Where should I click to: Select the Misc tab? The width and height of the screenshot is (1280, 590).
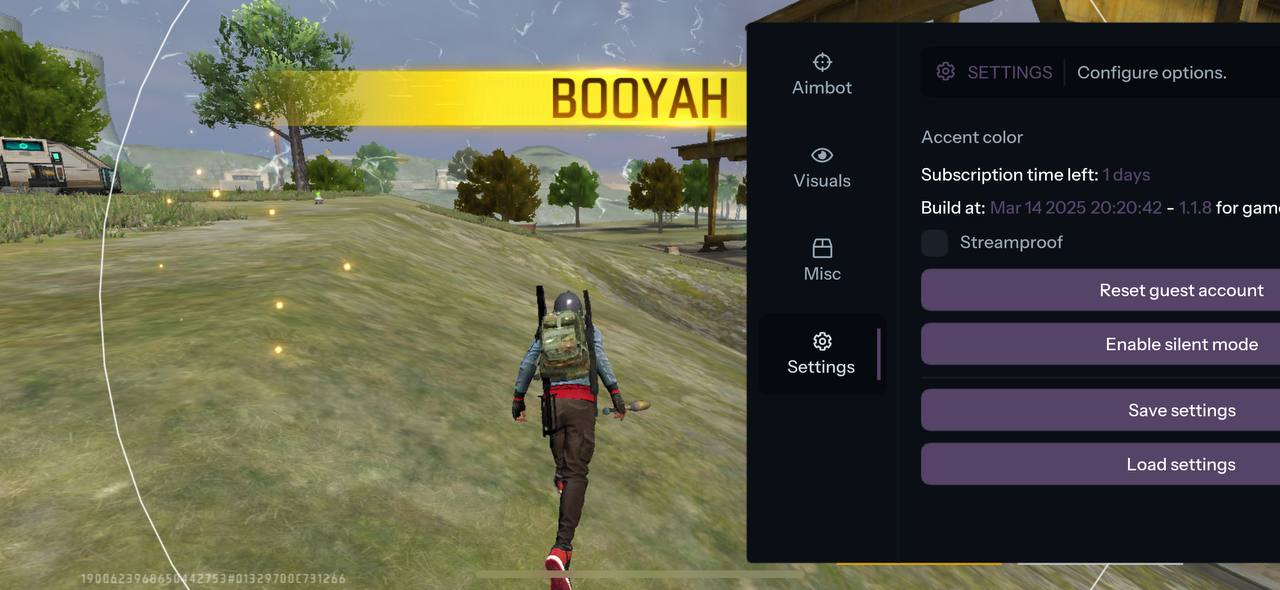[822, 260]
